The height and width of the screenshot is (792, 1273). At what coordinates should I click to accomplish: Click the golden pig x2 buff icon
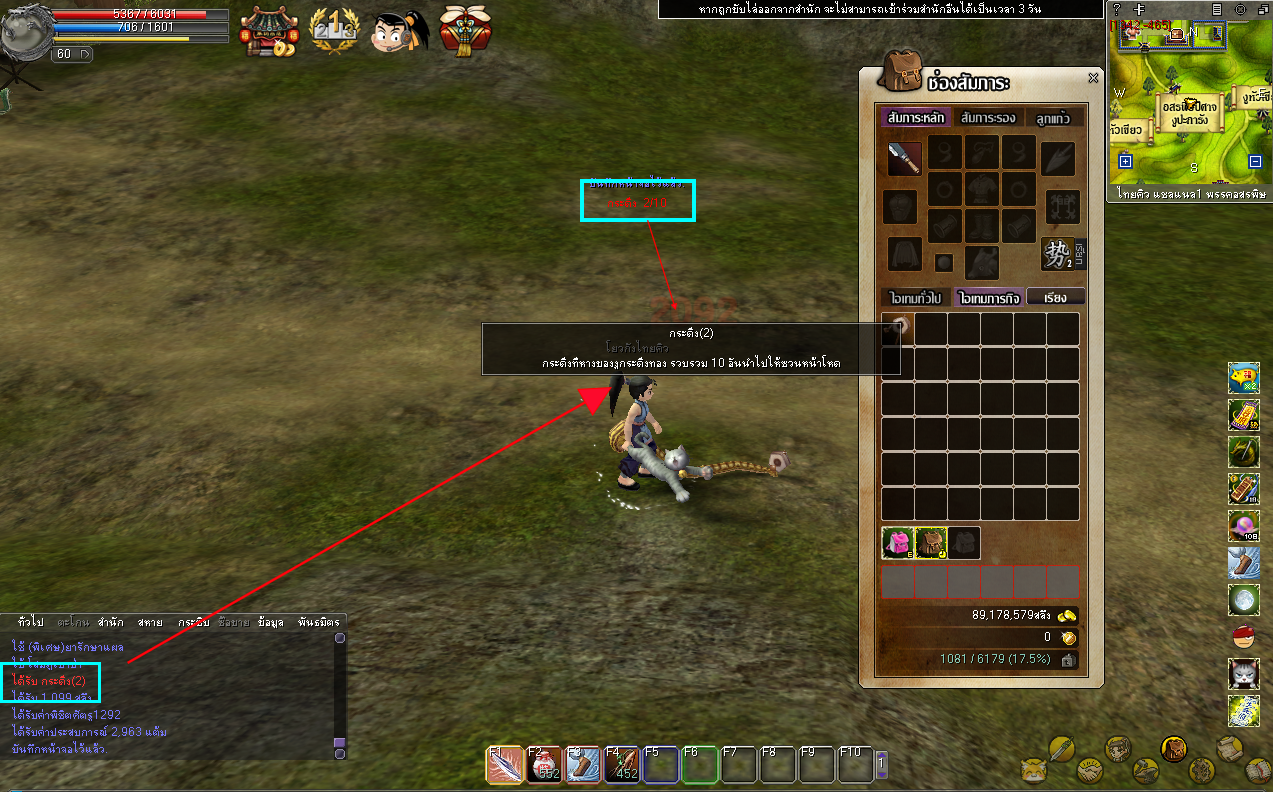click(1243, 378)
